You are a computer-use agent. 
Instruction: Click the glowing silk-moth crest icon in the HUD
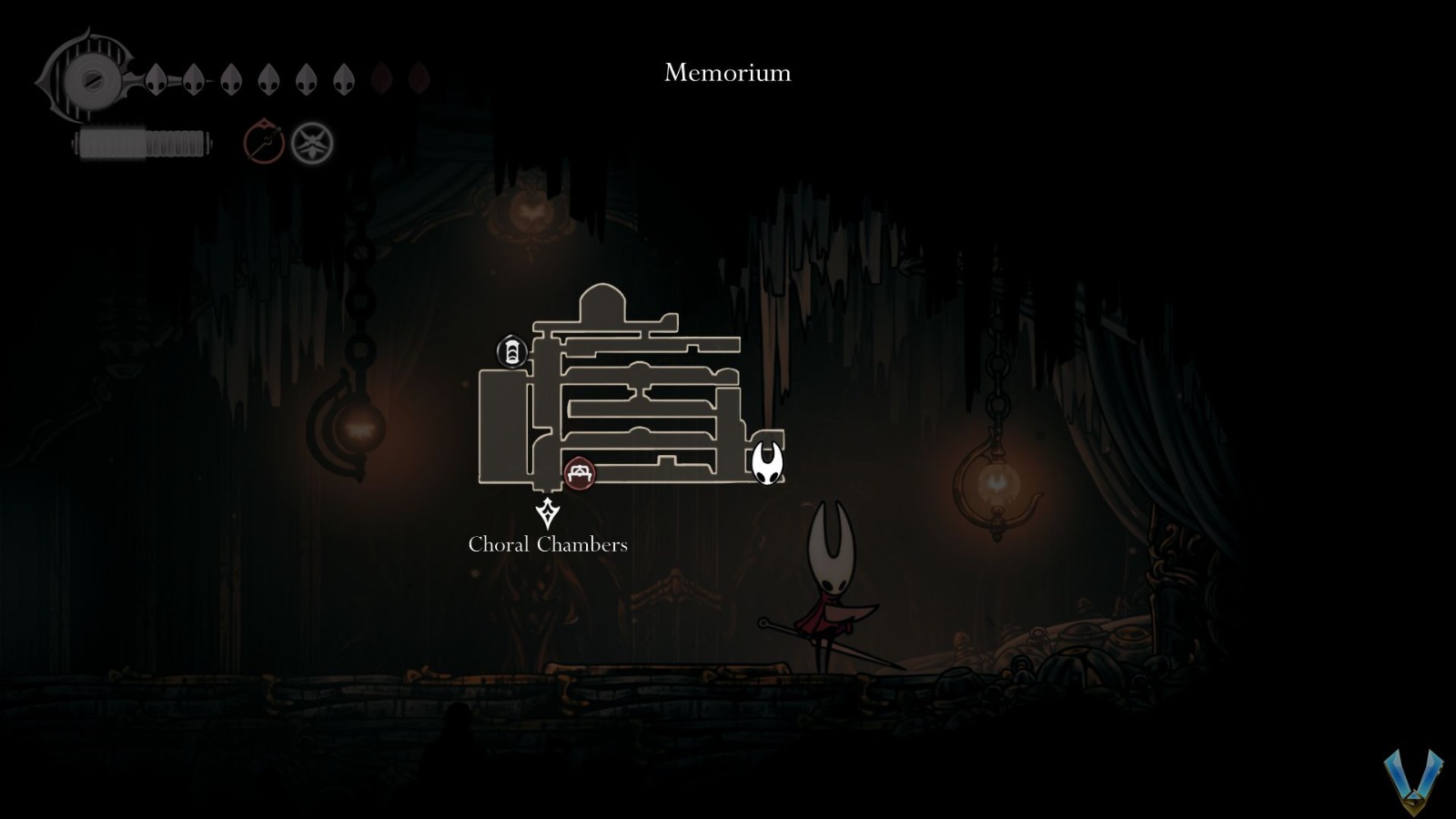click(x=312, y=142)
